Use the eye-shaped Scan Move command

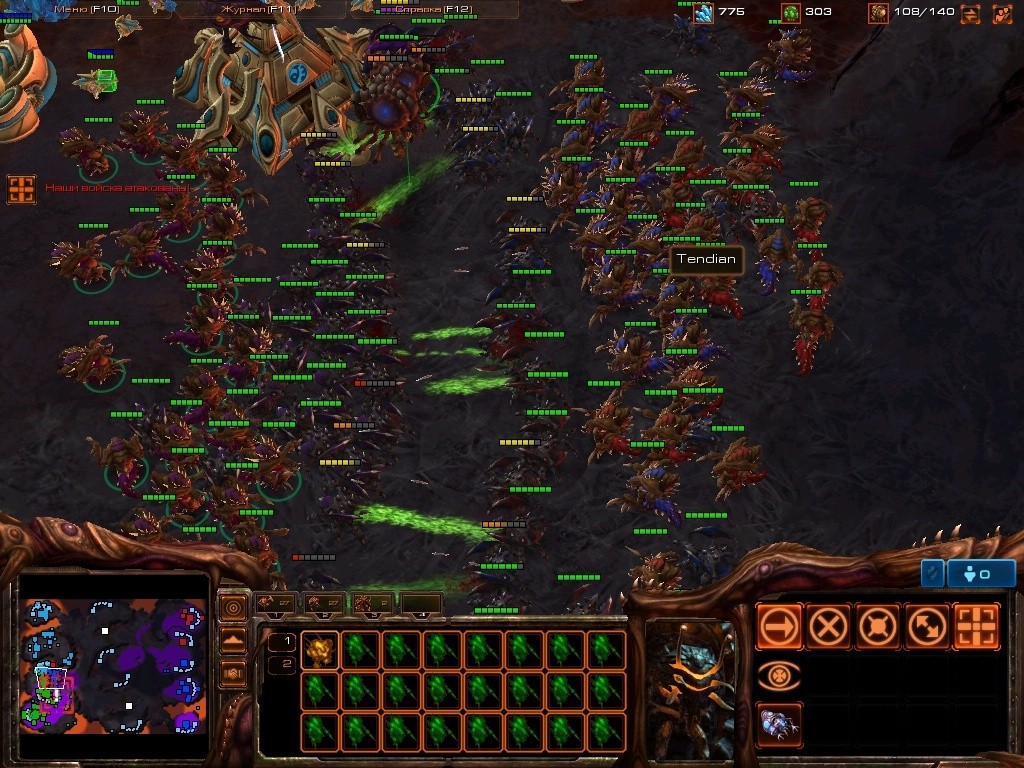pos(779,676)
